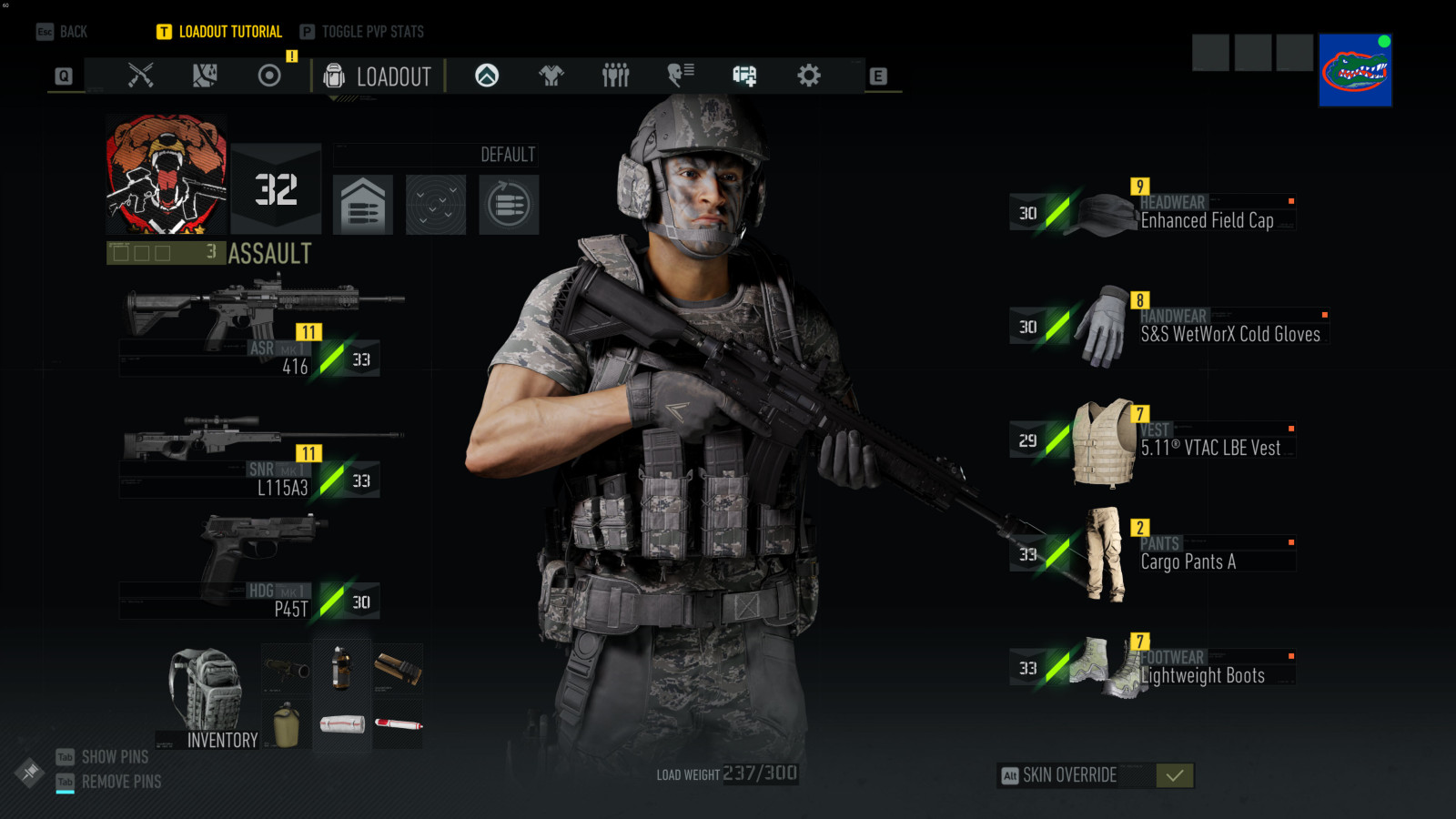This screenshot has width=1456, height=819.
Task: Change the Enhanced Field Cap headwear
Action: 1183,215
